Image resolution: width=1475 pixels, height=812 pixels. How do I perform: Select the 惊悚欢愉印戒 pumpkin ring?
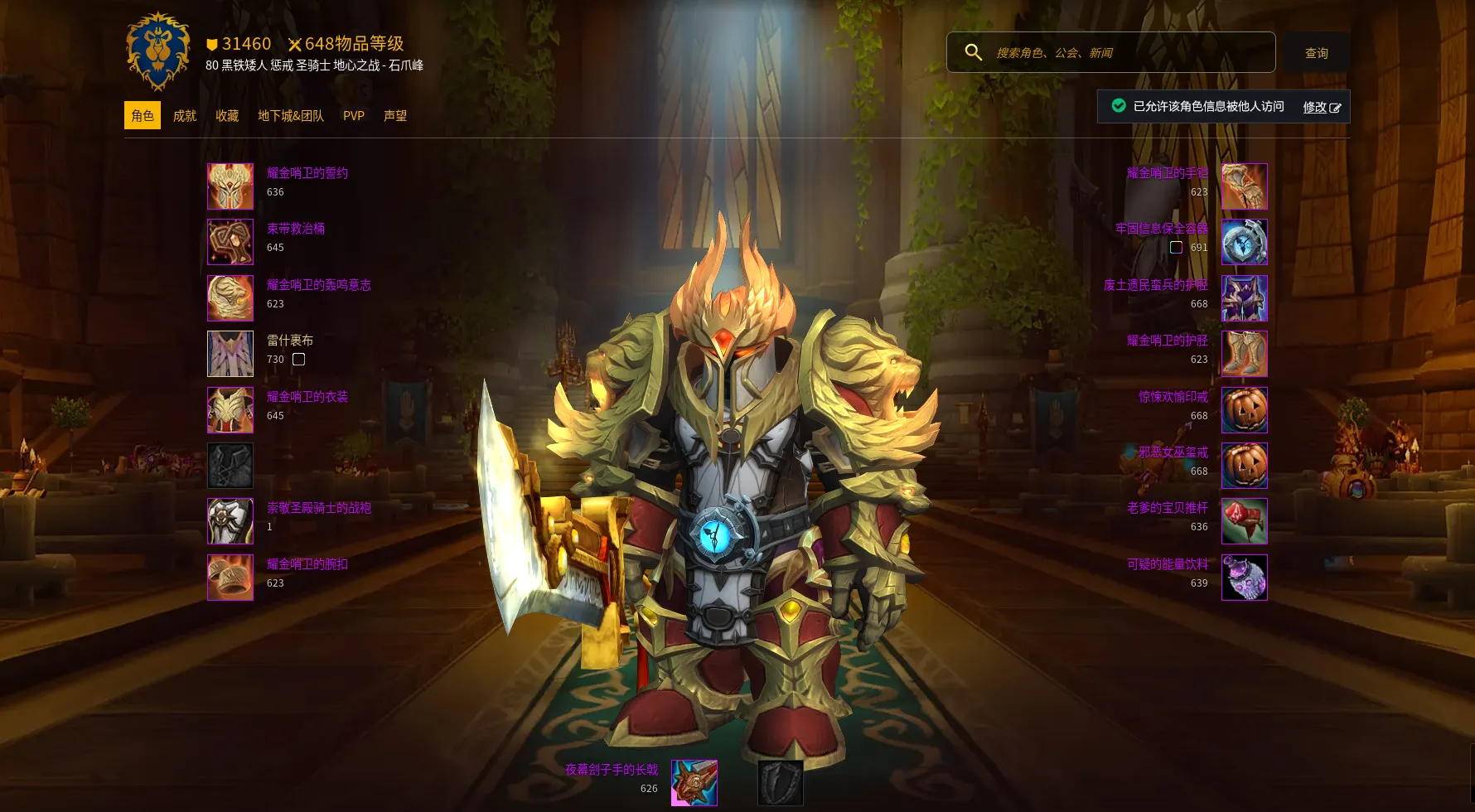(1244, 410)
